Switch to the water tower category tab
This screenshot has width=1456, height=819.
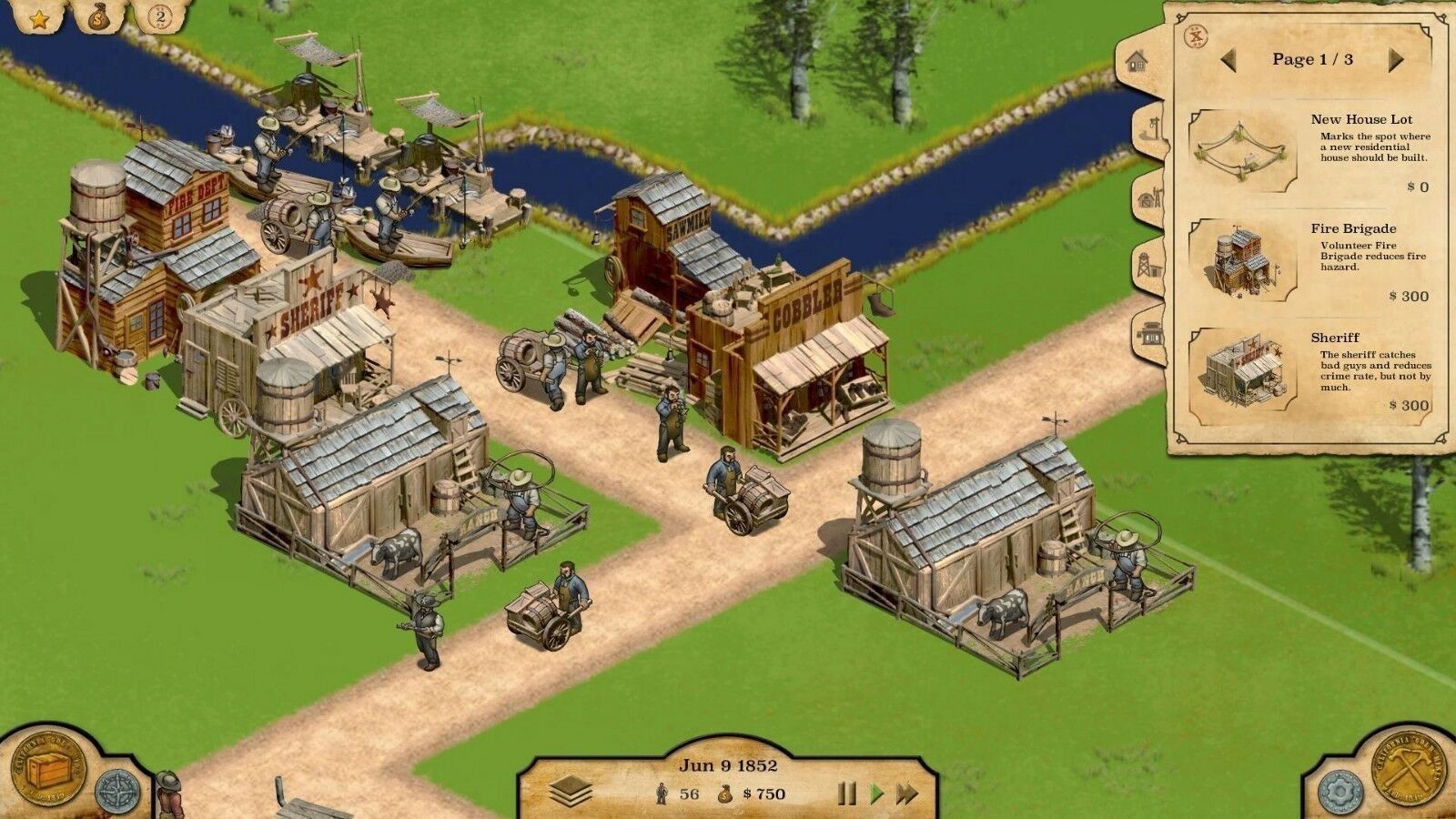coord(1148,266)
